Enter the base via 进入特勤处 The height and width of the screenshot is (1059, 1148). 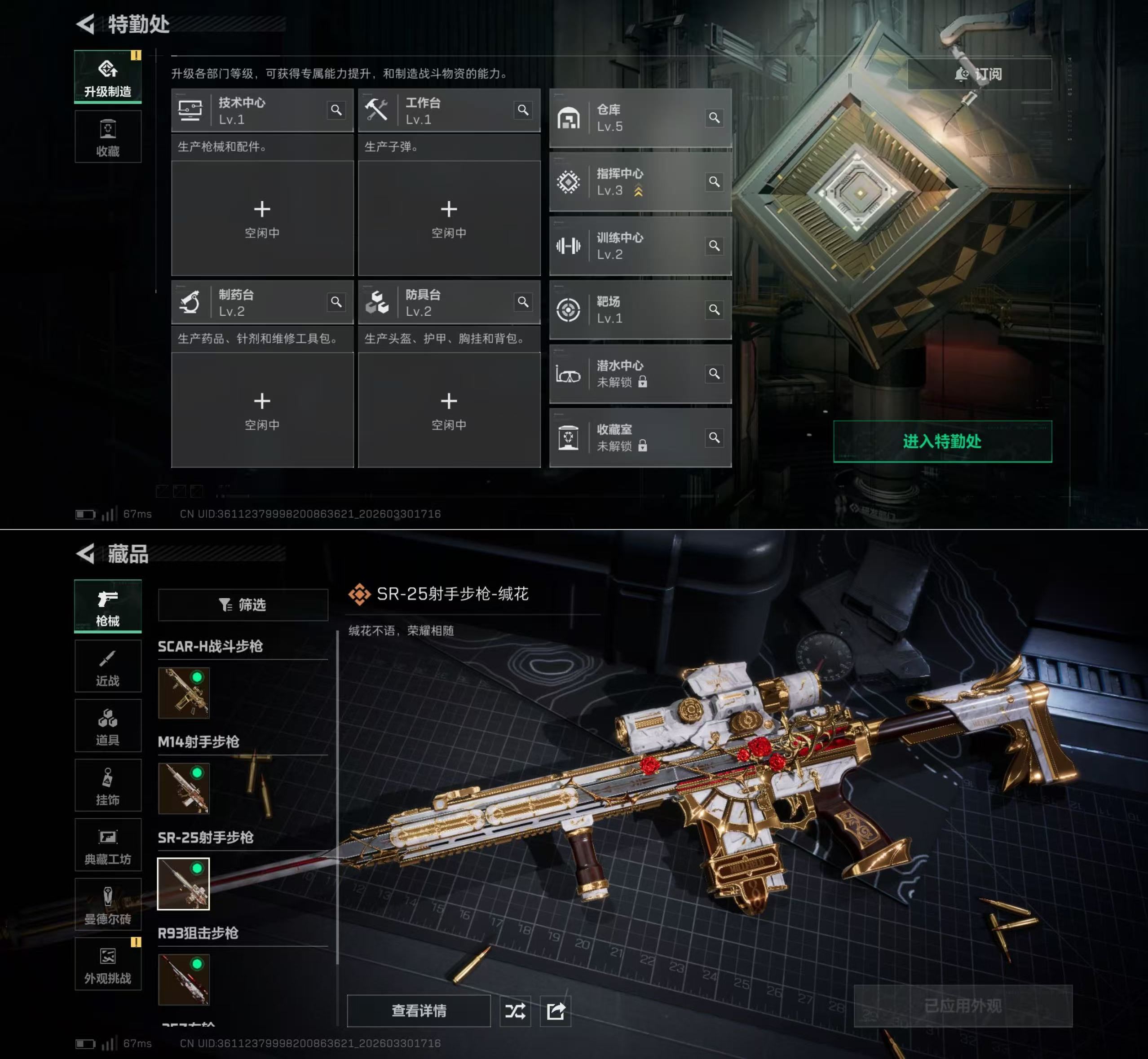[942, 441]
